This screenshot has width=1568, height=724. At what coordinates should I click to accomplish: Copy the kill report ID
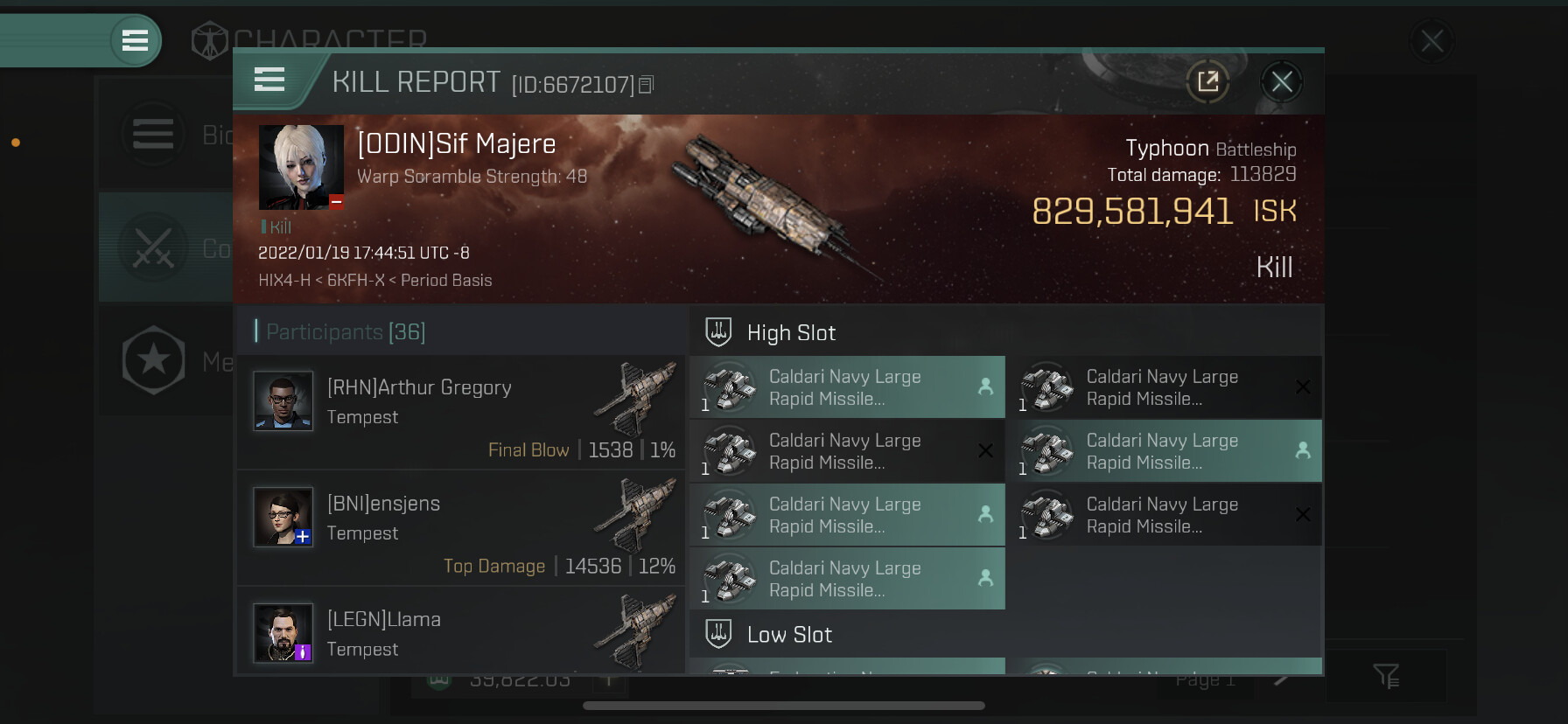point(647,85)
